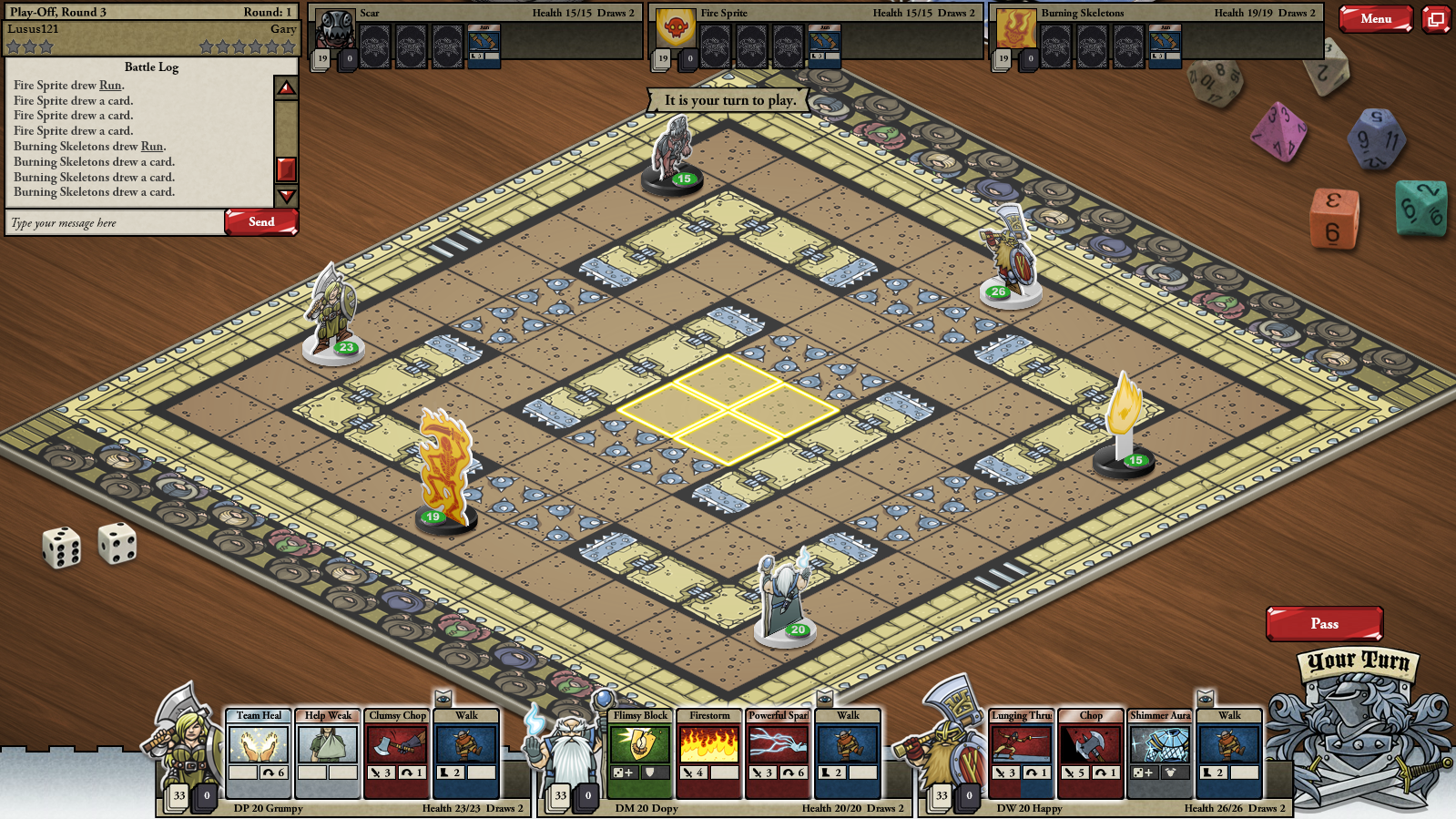Select the Flimsy Block card

640,752
